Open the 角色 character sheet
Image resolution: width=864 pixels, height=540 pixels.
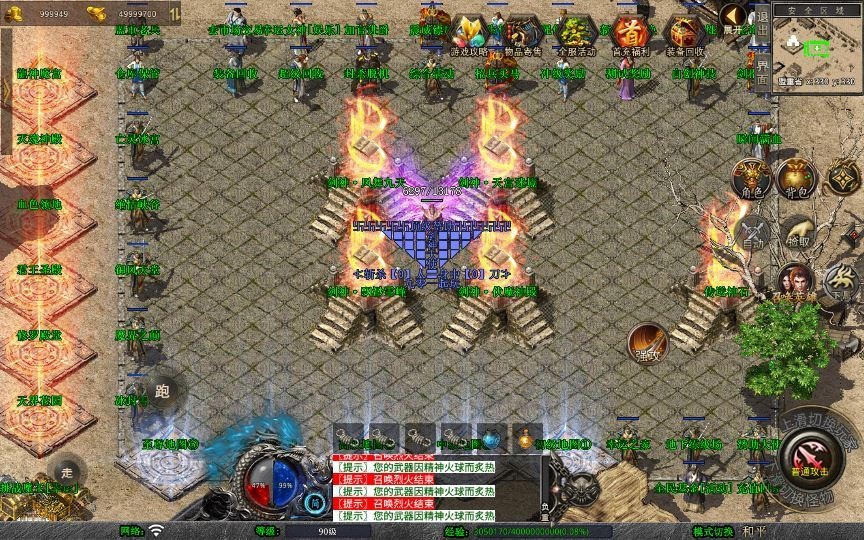(x=752, y=178)
